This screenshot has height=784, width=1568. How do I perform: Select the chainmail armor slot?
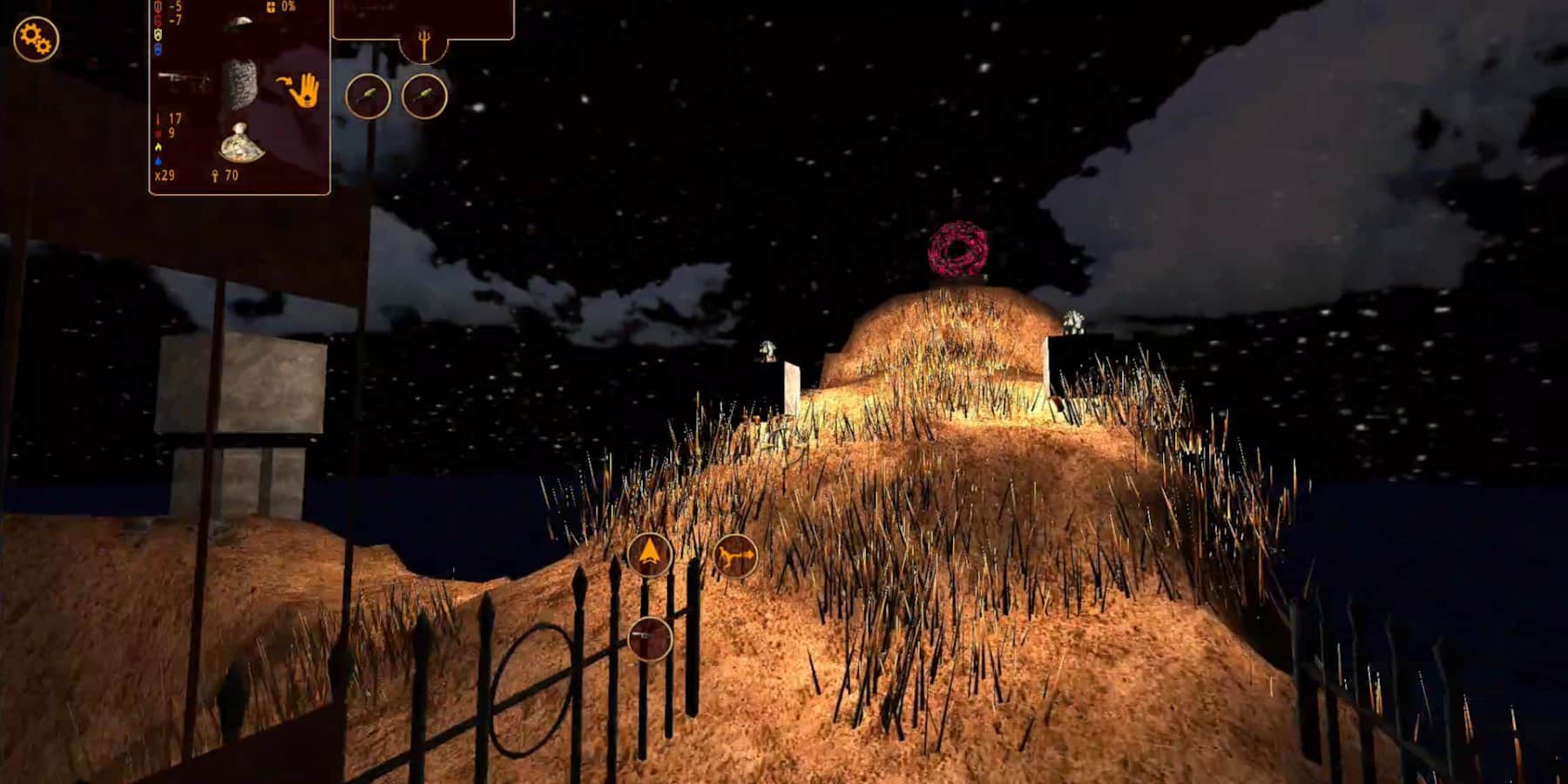(x=239, y=84)
